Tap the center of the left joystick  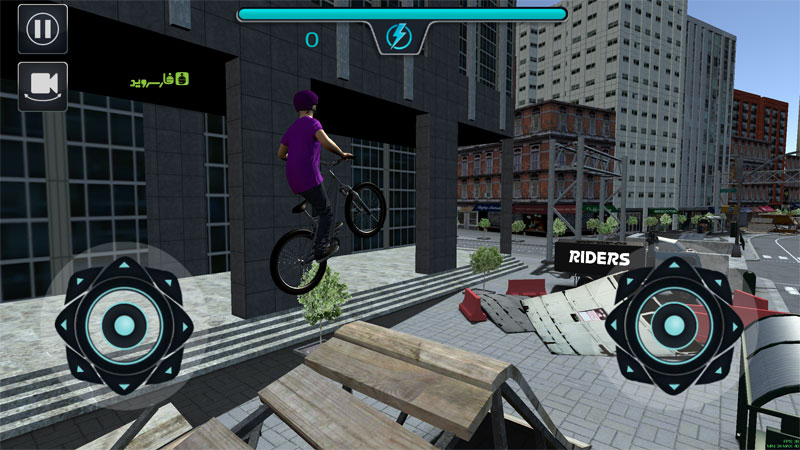(124, 324)
